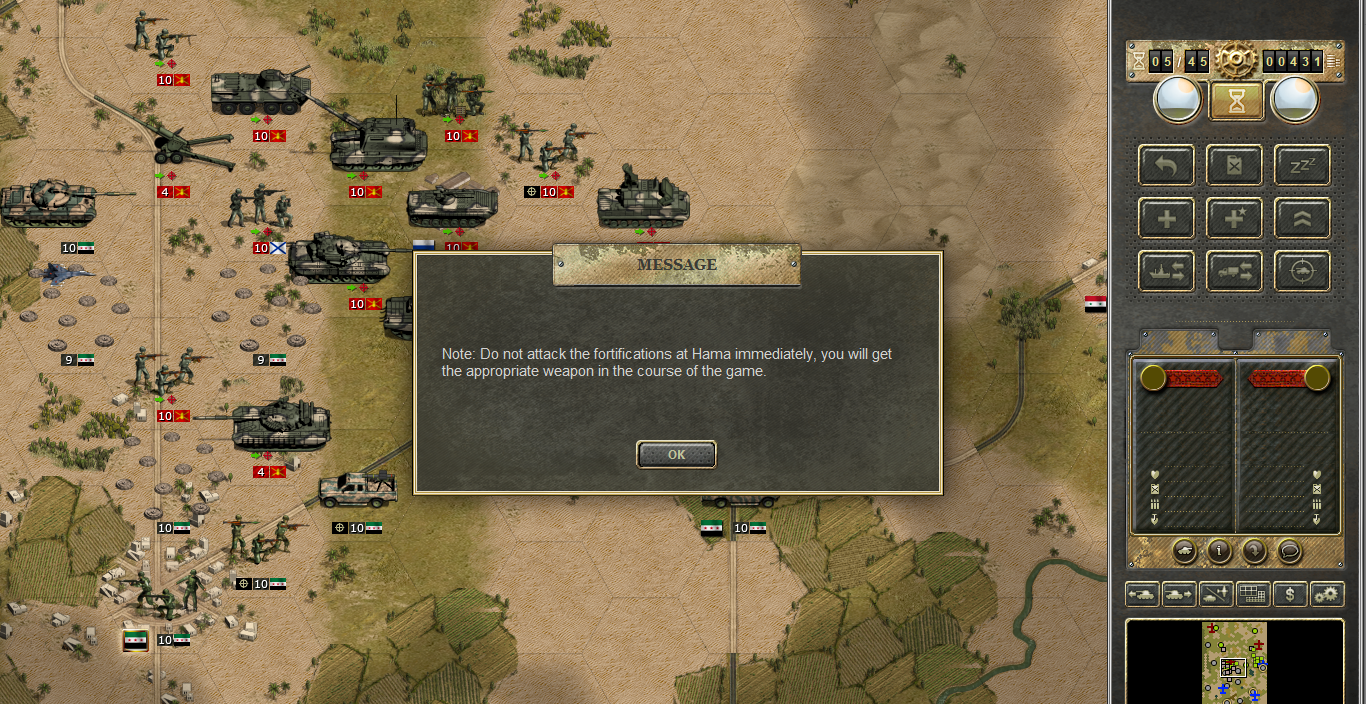Put the unit to sleep with Zzz button

[x=1302, y=165]
